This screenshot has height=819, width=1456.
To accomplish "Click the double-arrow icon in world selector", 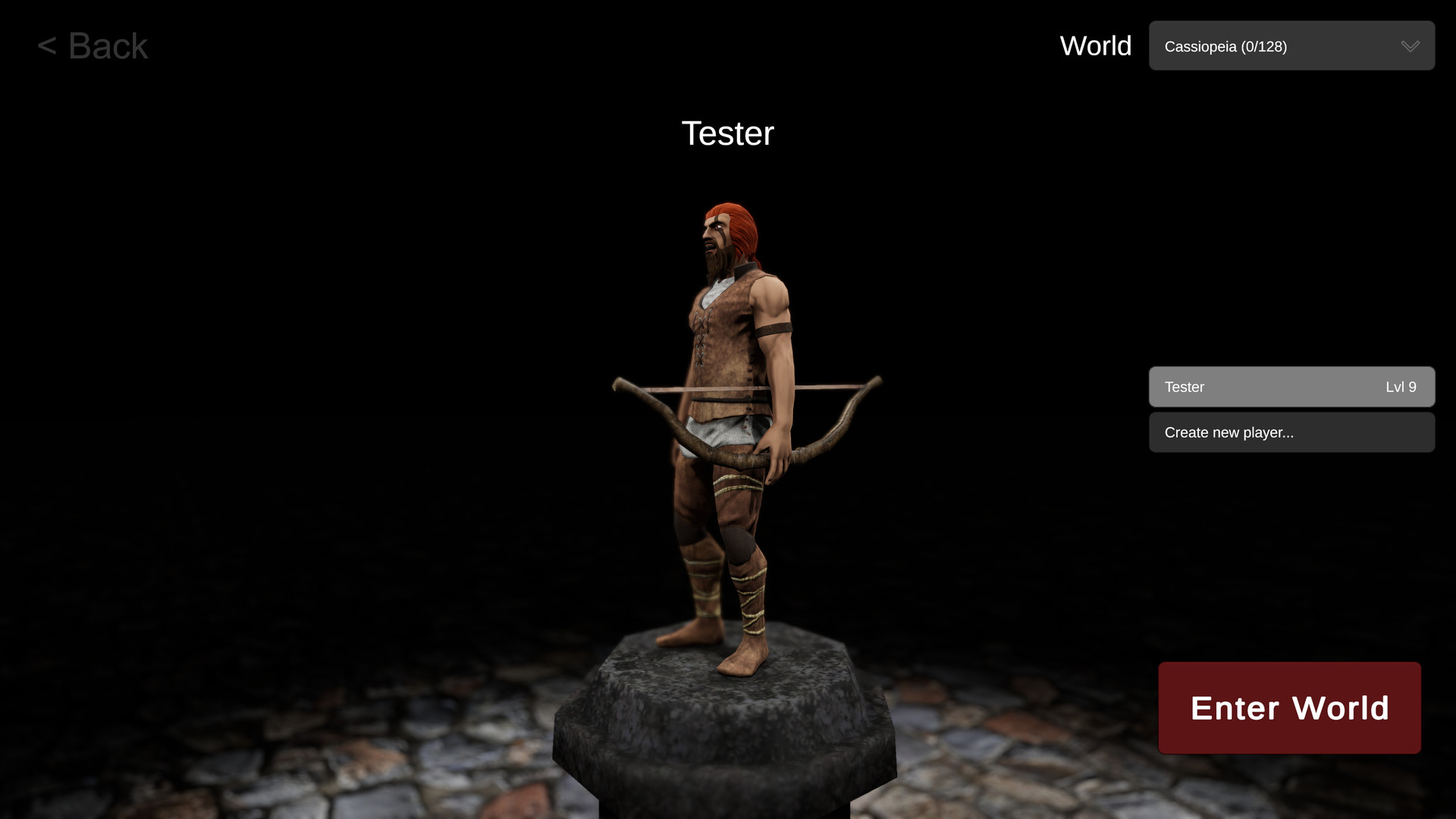I will (x=1410, y=45).
